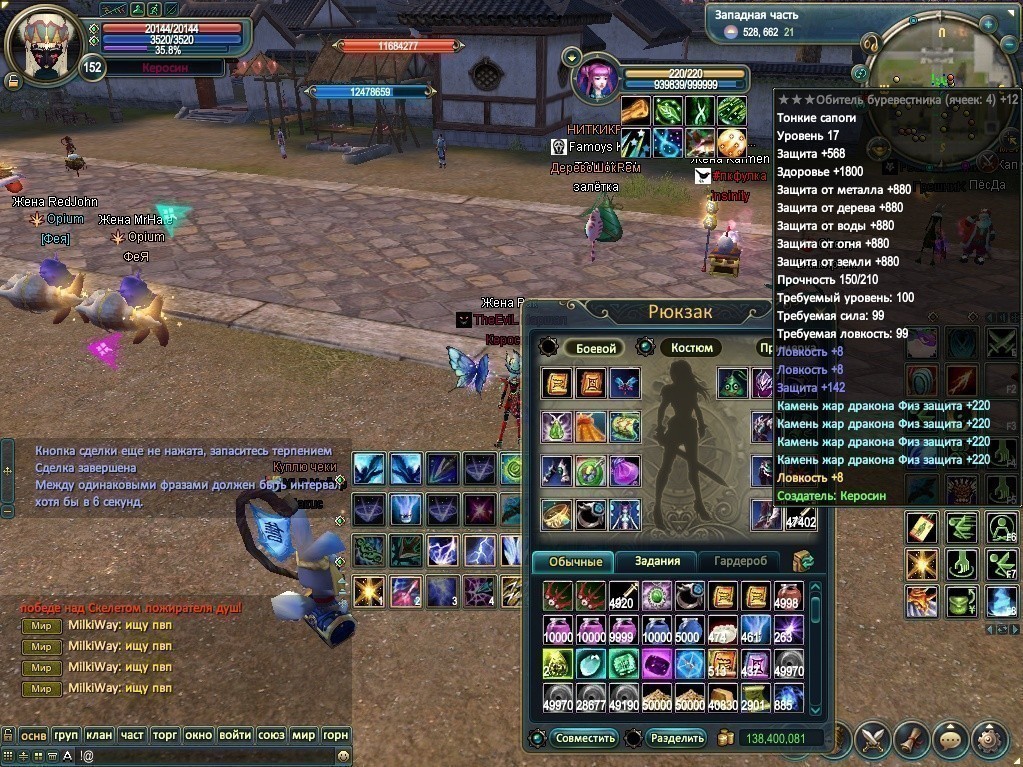1023x767 pixels.
Task: Select the ring item in the equipment slots
Action: (557, 514)
